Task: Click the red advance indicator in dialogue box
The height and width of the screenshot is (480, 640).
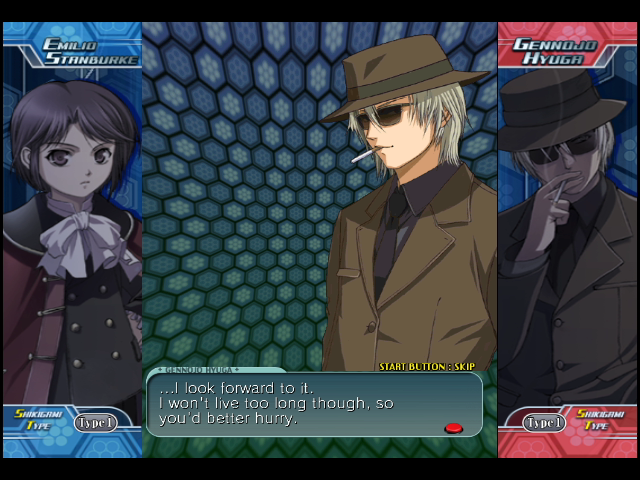Action: tap(453, 428)
